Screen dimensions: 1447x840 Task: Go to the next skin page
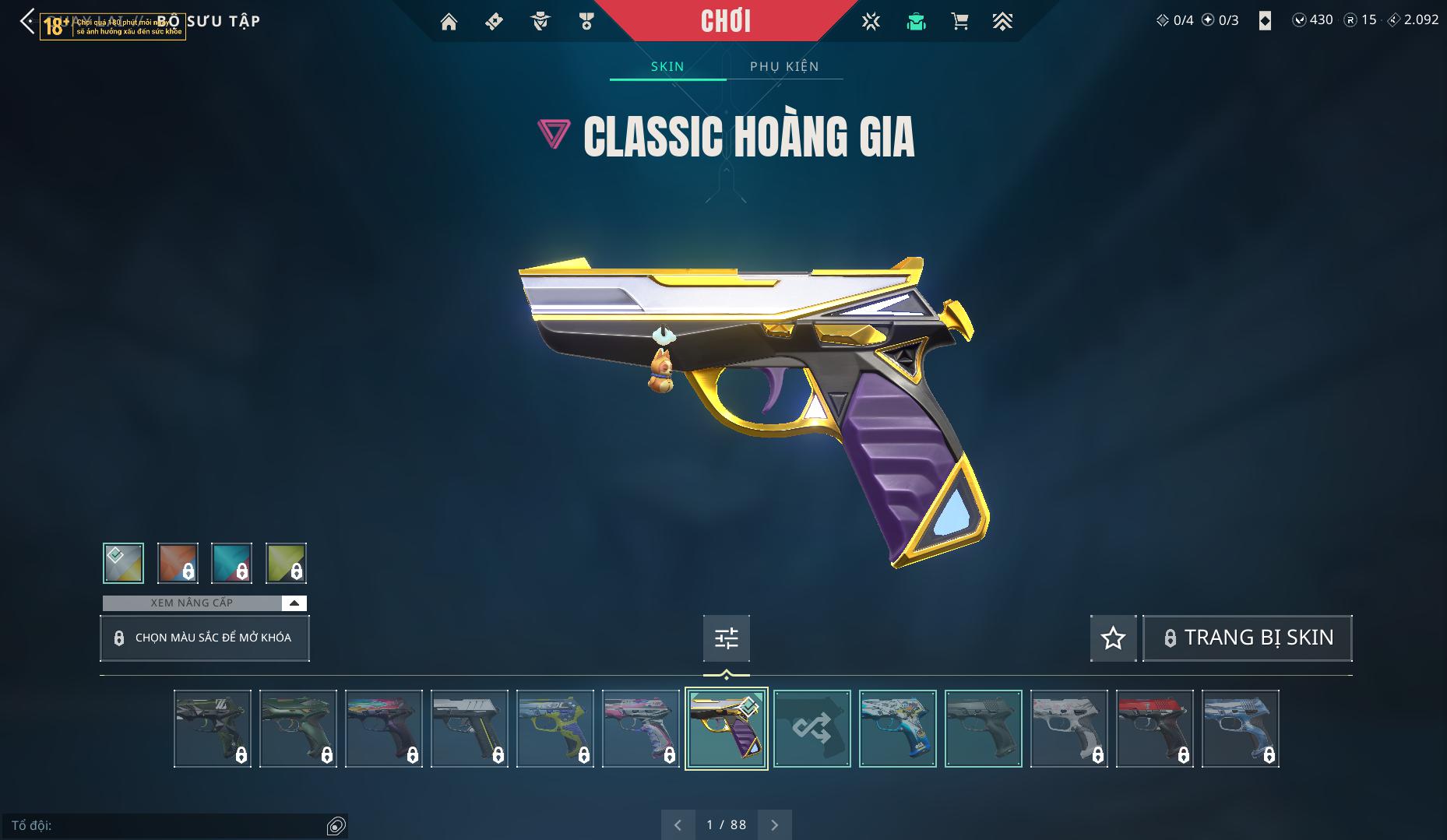(x=774, y=824)
